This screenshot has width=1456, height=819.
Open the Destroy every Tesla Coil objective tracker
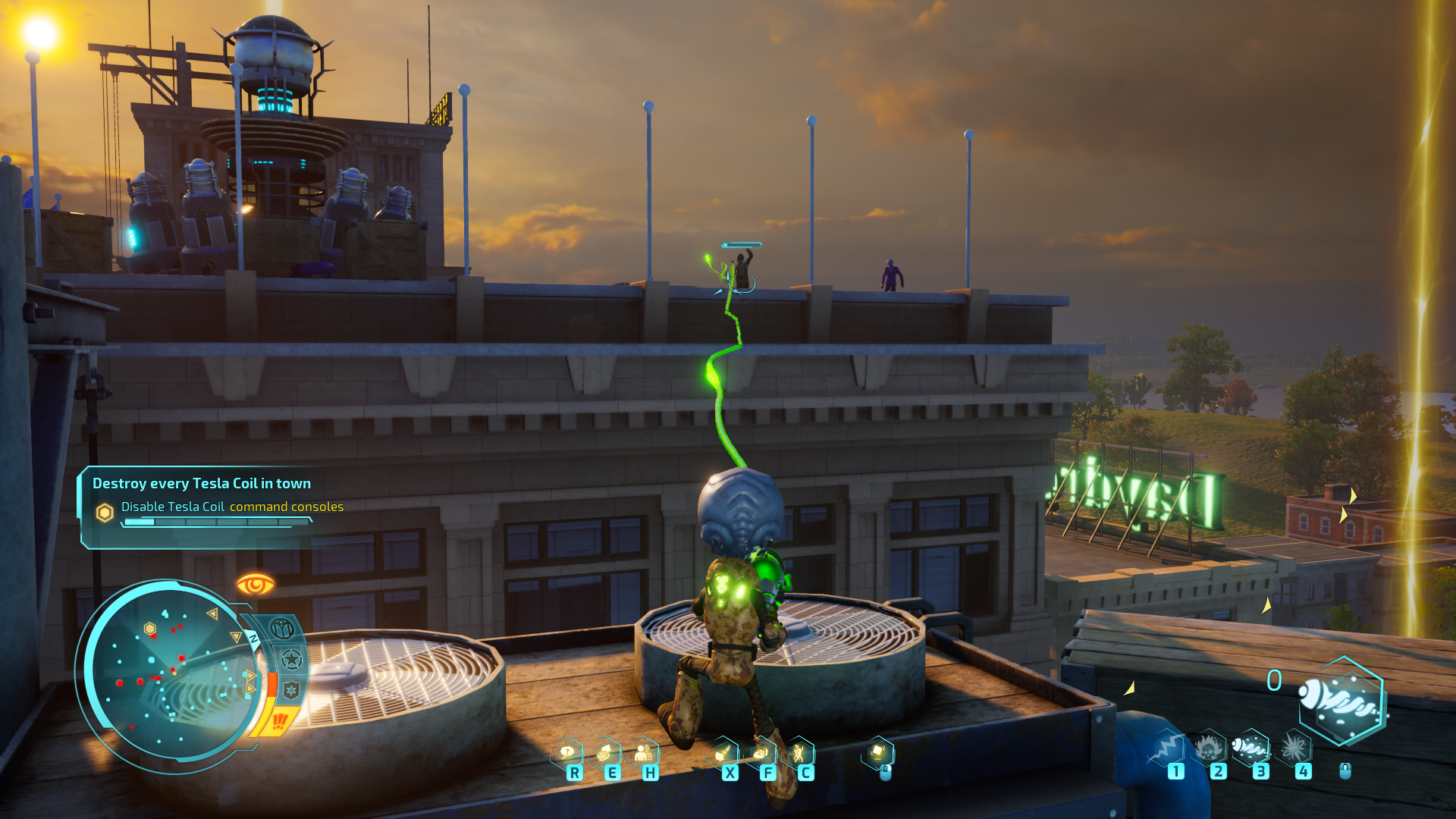click(x=202, y=483)
